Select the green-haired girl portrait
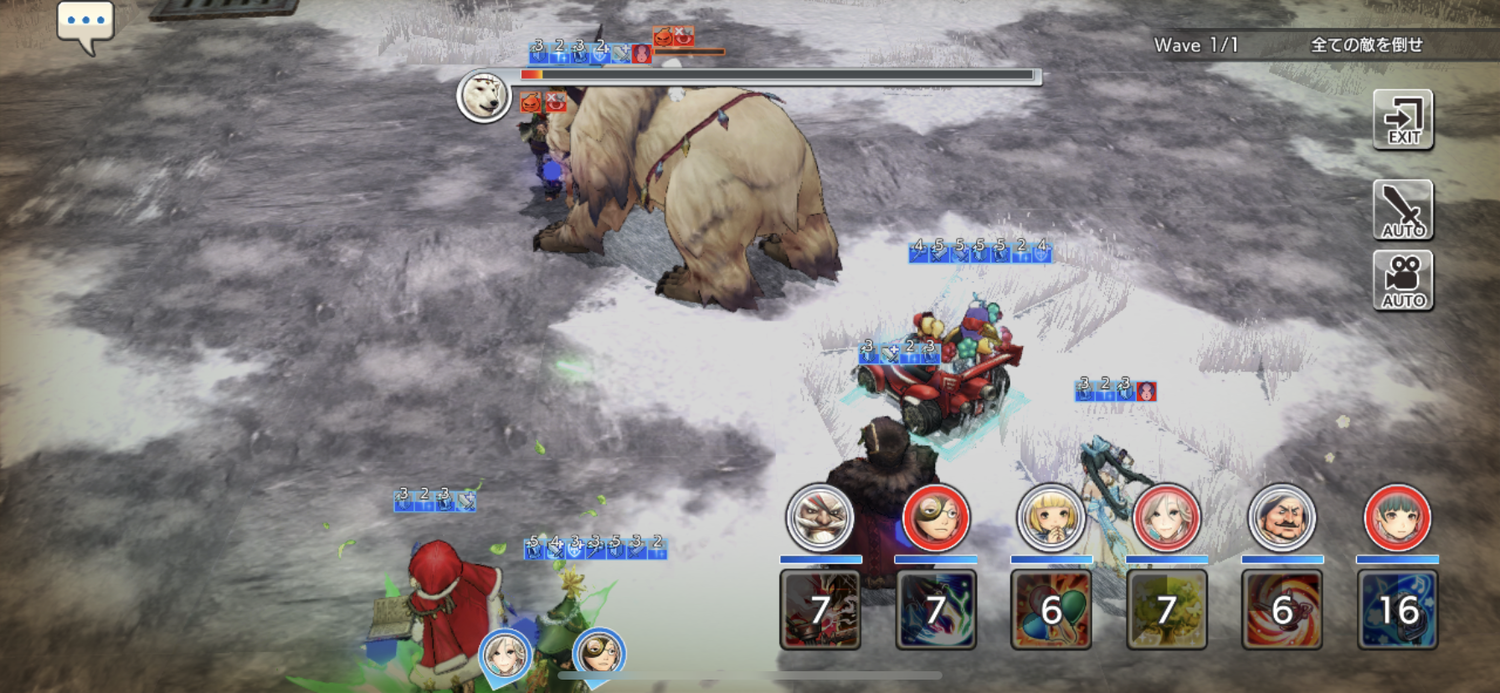Viewport: 1500px width, 693px height. [x=1397, y=517]
